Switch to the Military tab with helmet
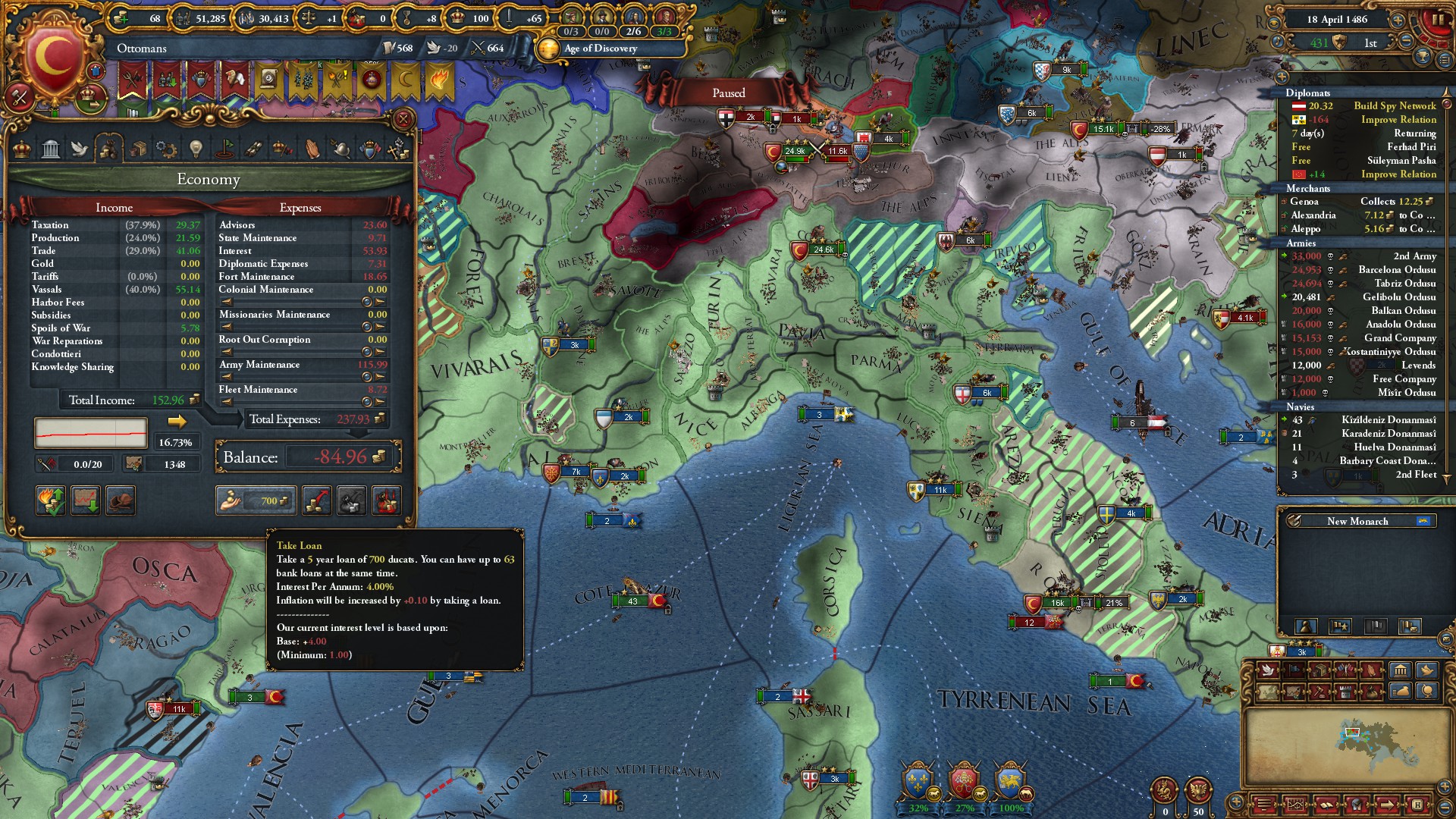The height and width of the screenshot is (819, 1456). 341,149
